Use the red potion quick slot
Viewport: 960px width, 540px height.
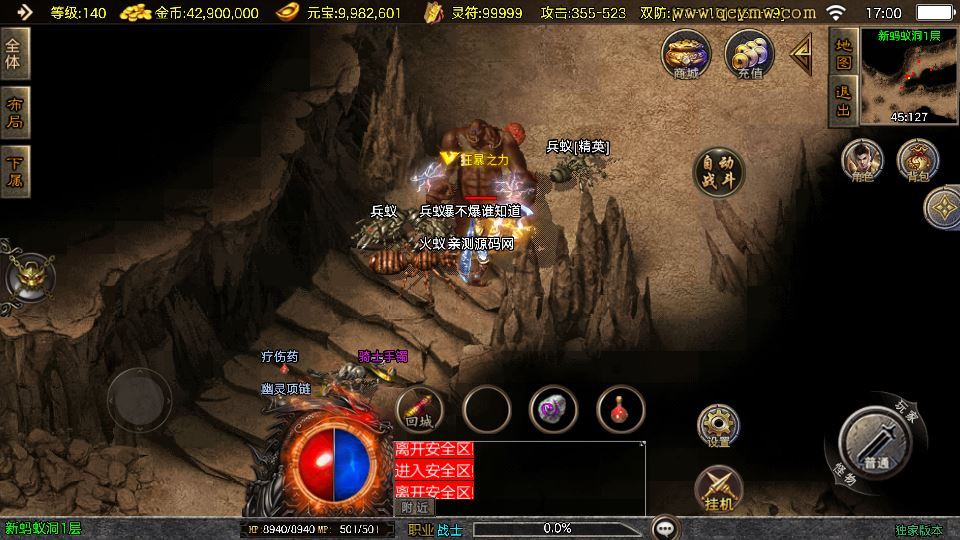621,409
